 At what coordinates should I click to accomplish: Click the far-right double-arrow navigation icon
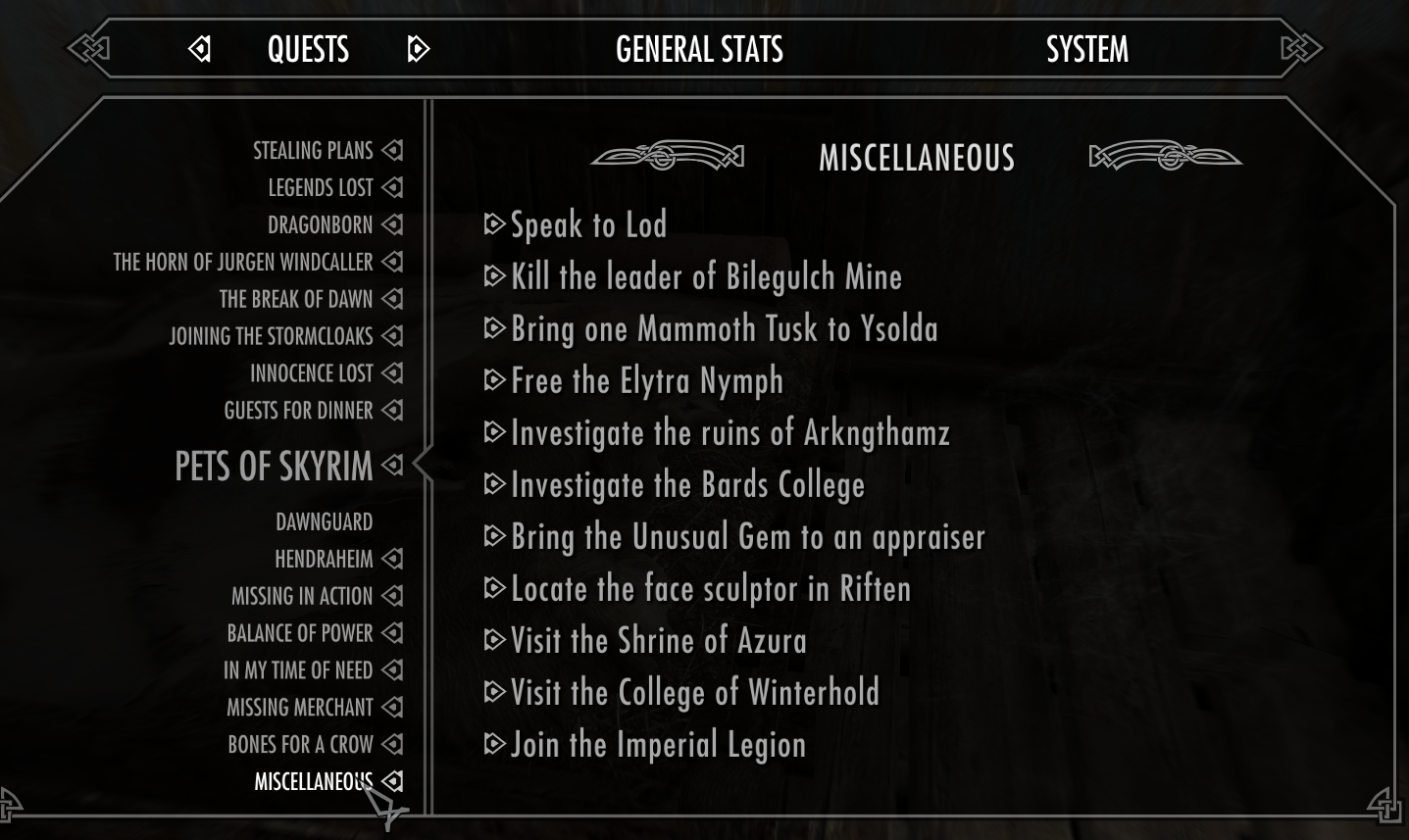click(x=1301, y=46)
